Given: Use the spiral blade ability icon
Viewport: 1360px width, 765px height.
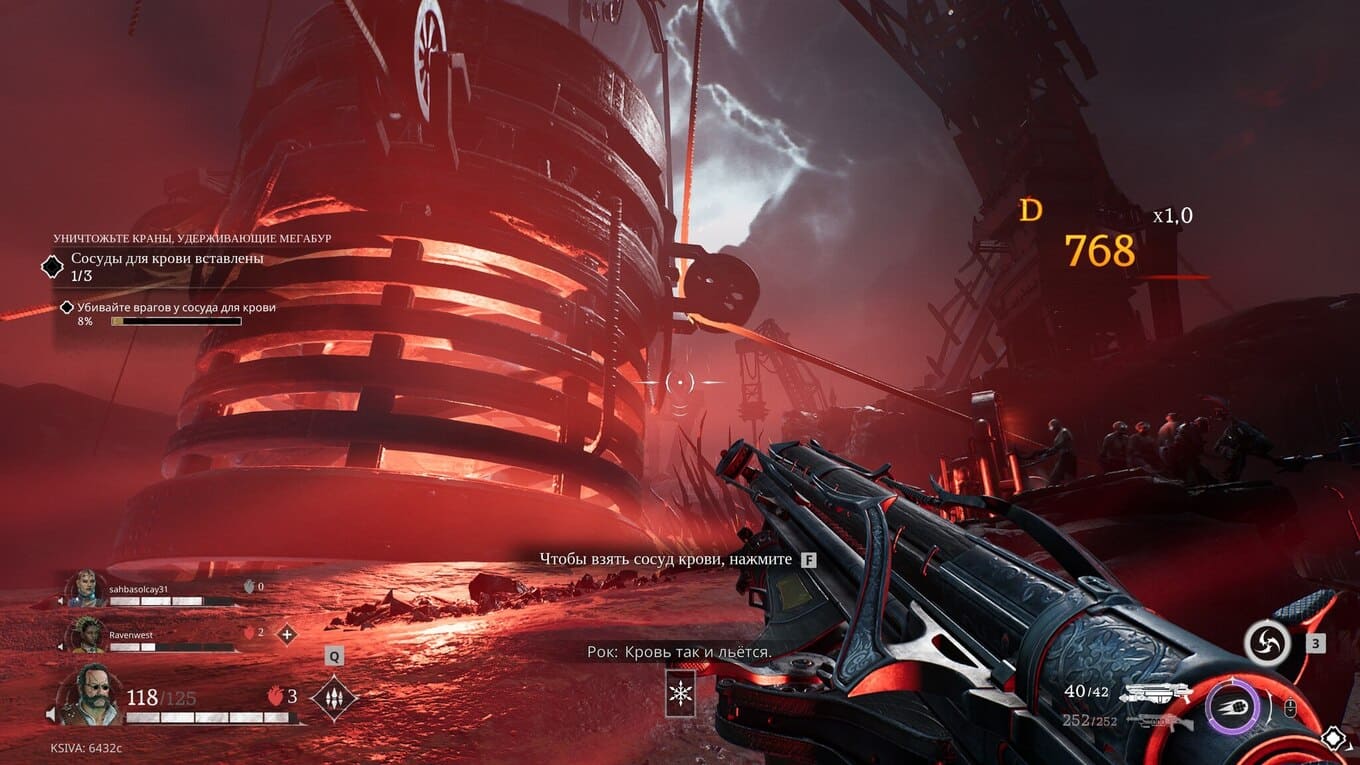Looking at the screenshot, I should click(x=1267, y=642).
